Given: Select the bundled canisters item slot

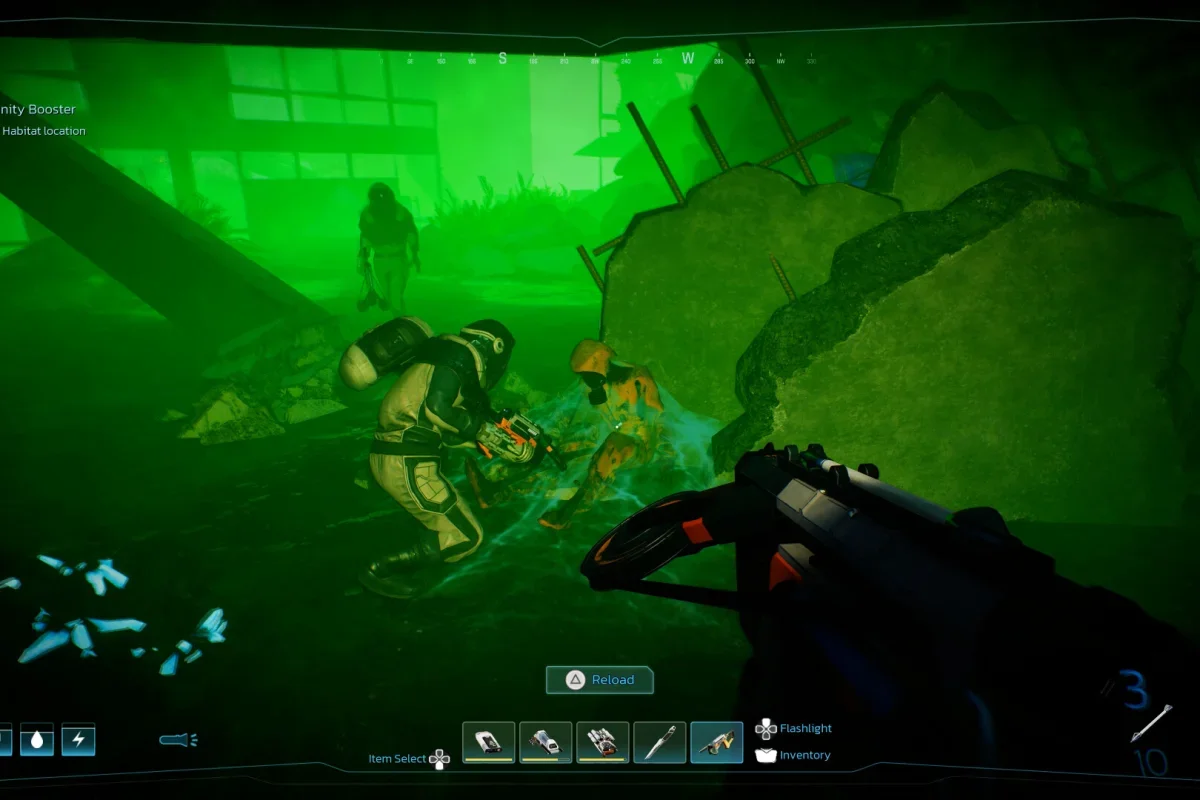Looking at the screenshot, I should (603, 742).
